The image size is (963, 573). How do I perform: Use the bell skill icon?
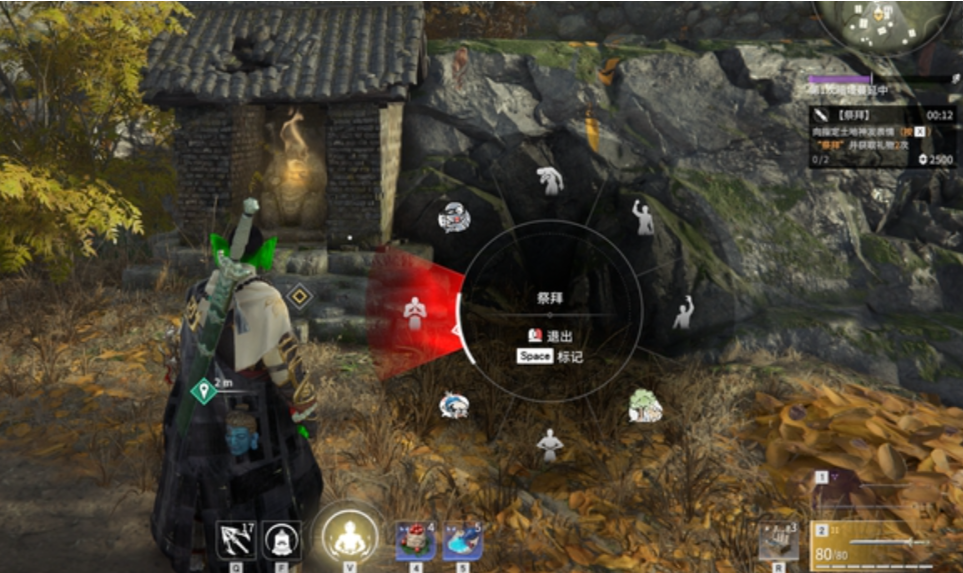[282, 540]
